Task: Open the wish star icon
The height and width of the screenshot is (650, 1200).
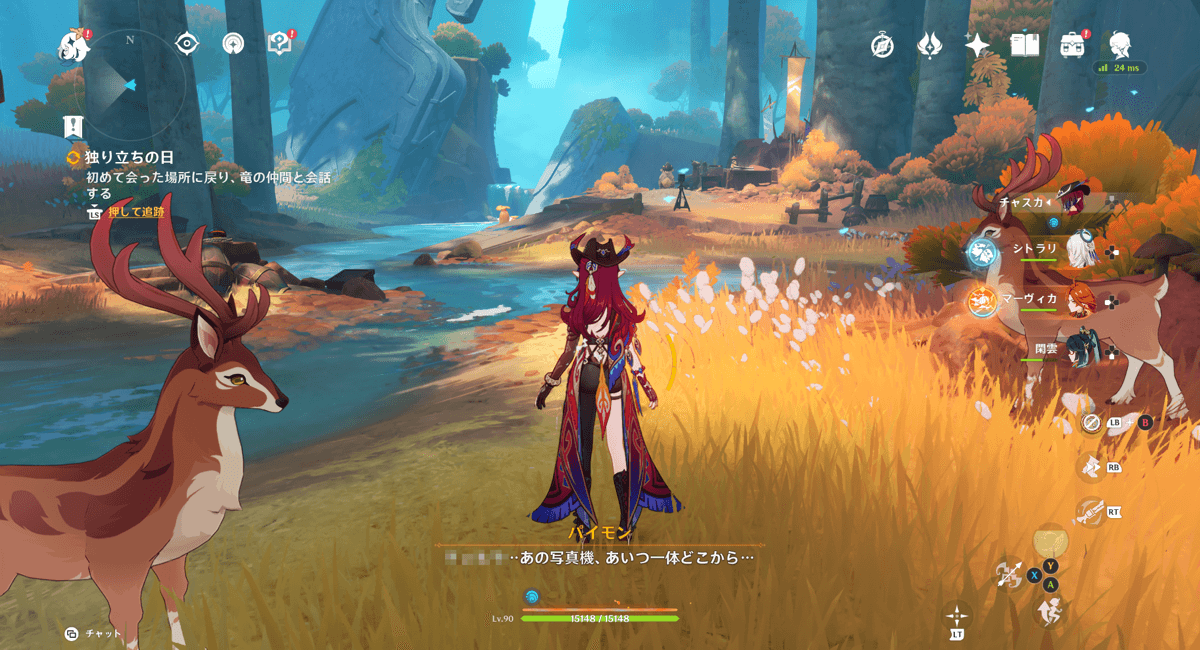Action: 977,45
